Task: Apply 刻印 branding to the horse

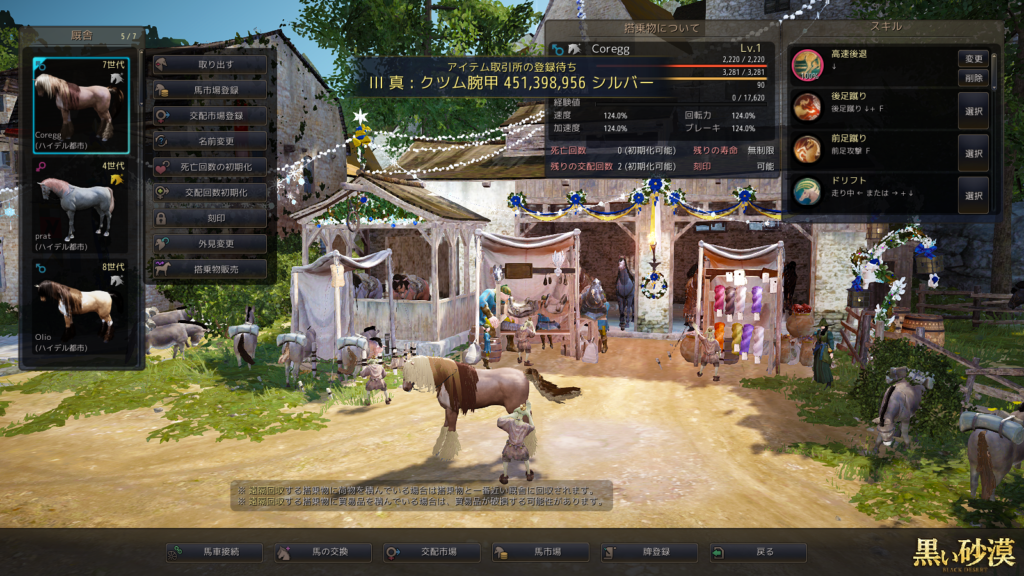Action: coord(210,218)
